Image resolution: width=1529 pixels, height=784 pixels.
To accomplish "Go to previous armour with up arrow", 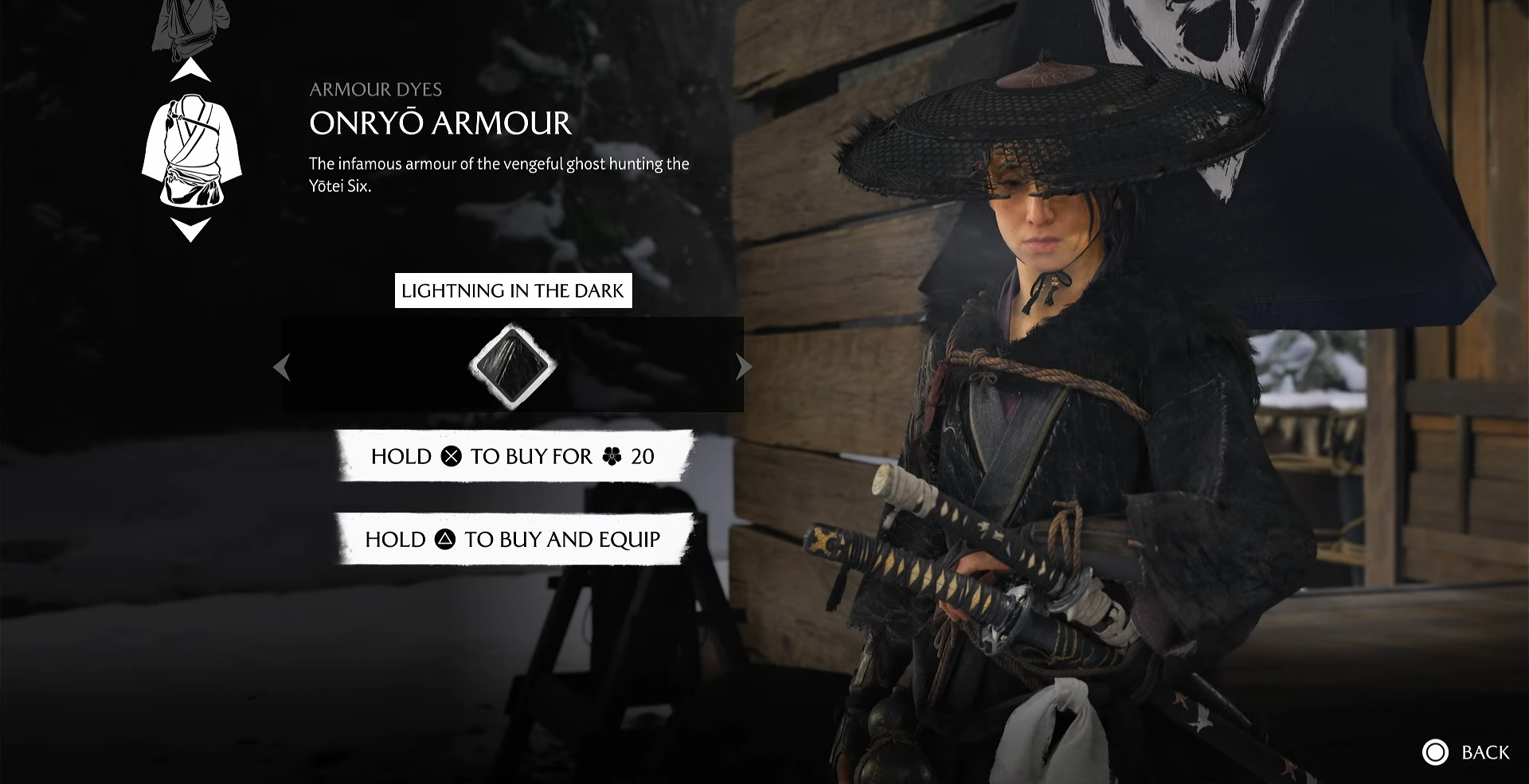I will click(x=191, y=70).
